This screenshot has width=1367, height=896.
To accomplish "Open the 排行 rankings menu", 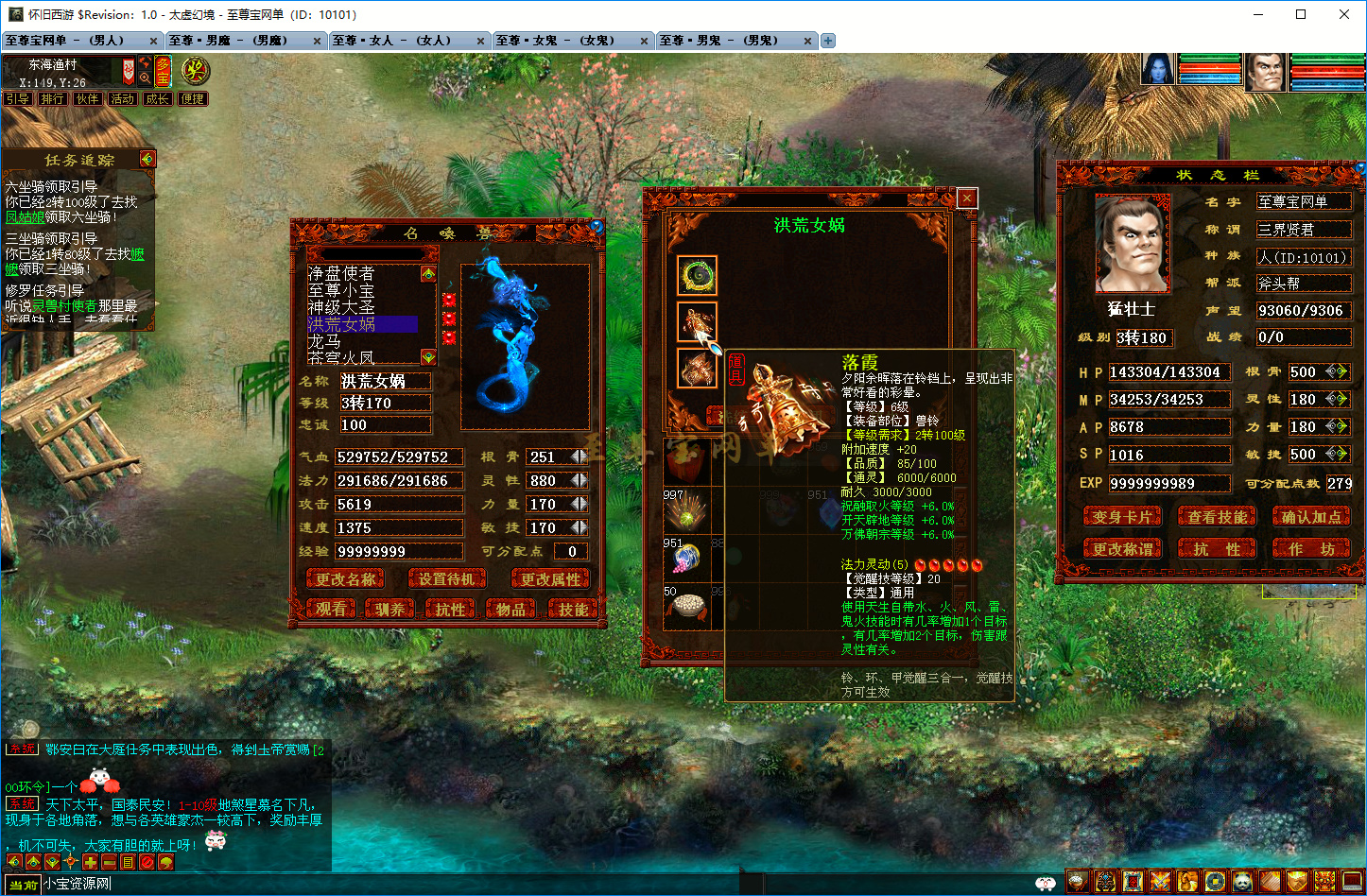I will 53,98.
